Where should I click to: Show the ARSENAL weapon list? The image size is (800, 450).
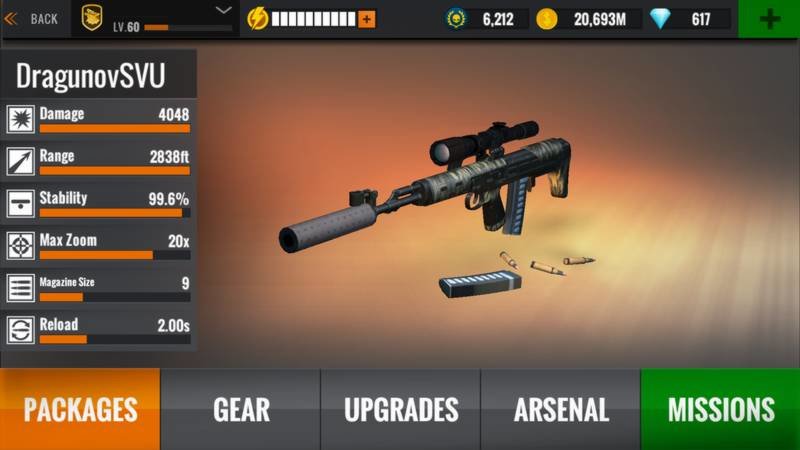[x=561, y=409]
